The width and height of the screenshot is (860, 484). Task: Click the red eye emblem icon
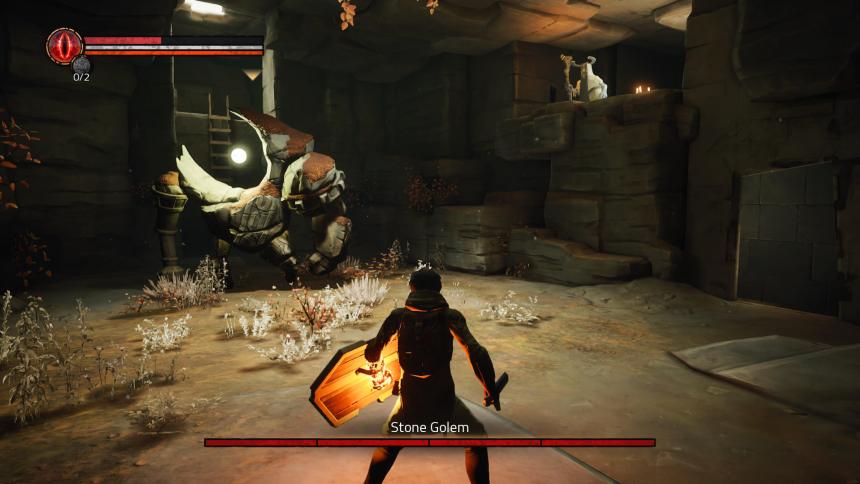tap(64, 45)
